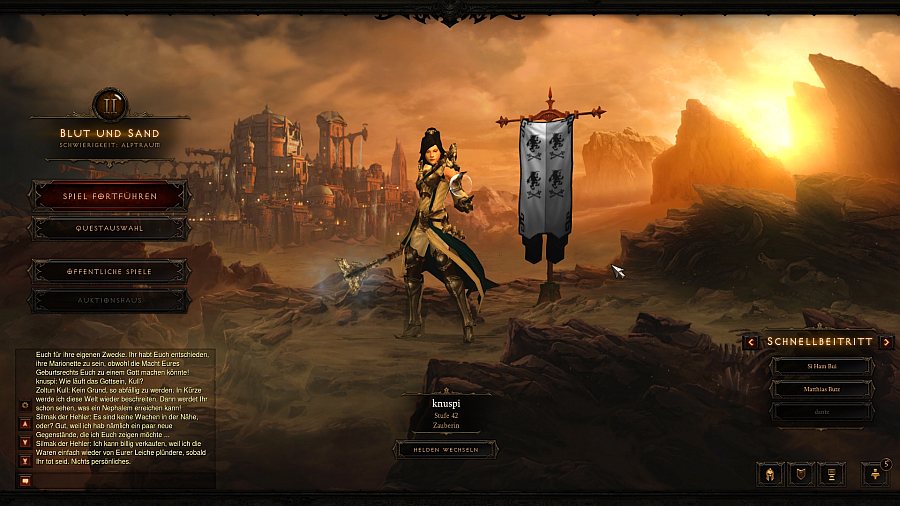Open the shield achievements icon
The image size is (900, 506).
[x=801, y=473]
